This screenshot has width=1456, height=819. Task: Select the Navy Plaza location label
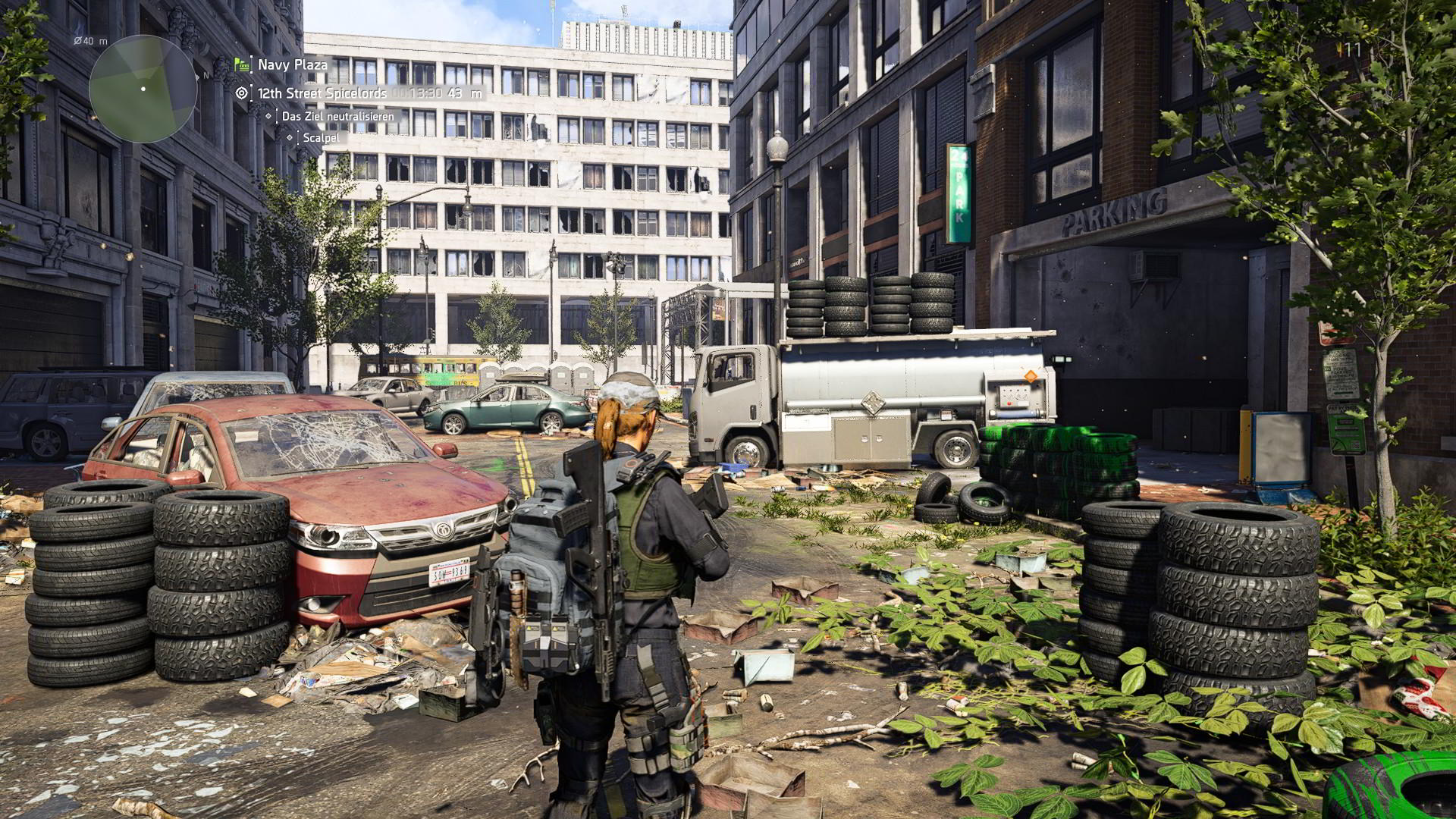pos(291,65)
